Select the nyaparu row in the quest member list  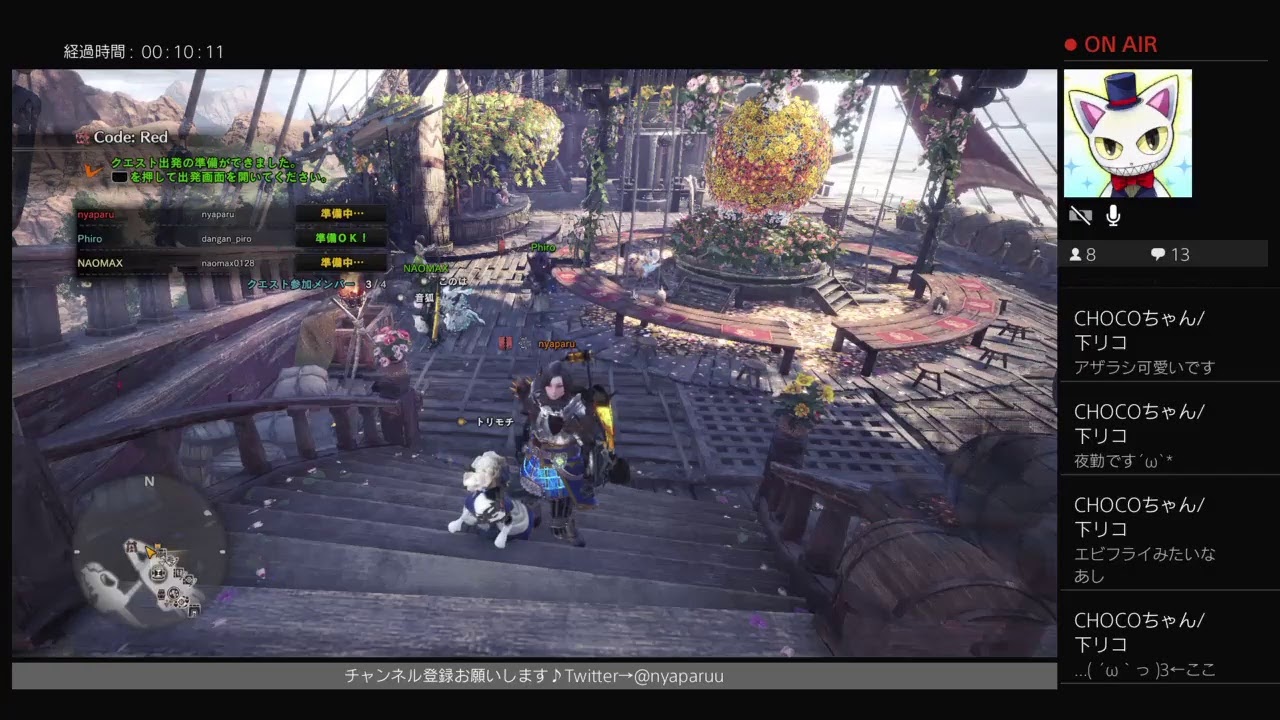pos(180,214)
